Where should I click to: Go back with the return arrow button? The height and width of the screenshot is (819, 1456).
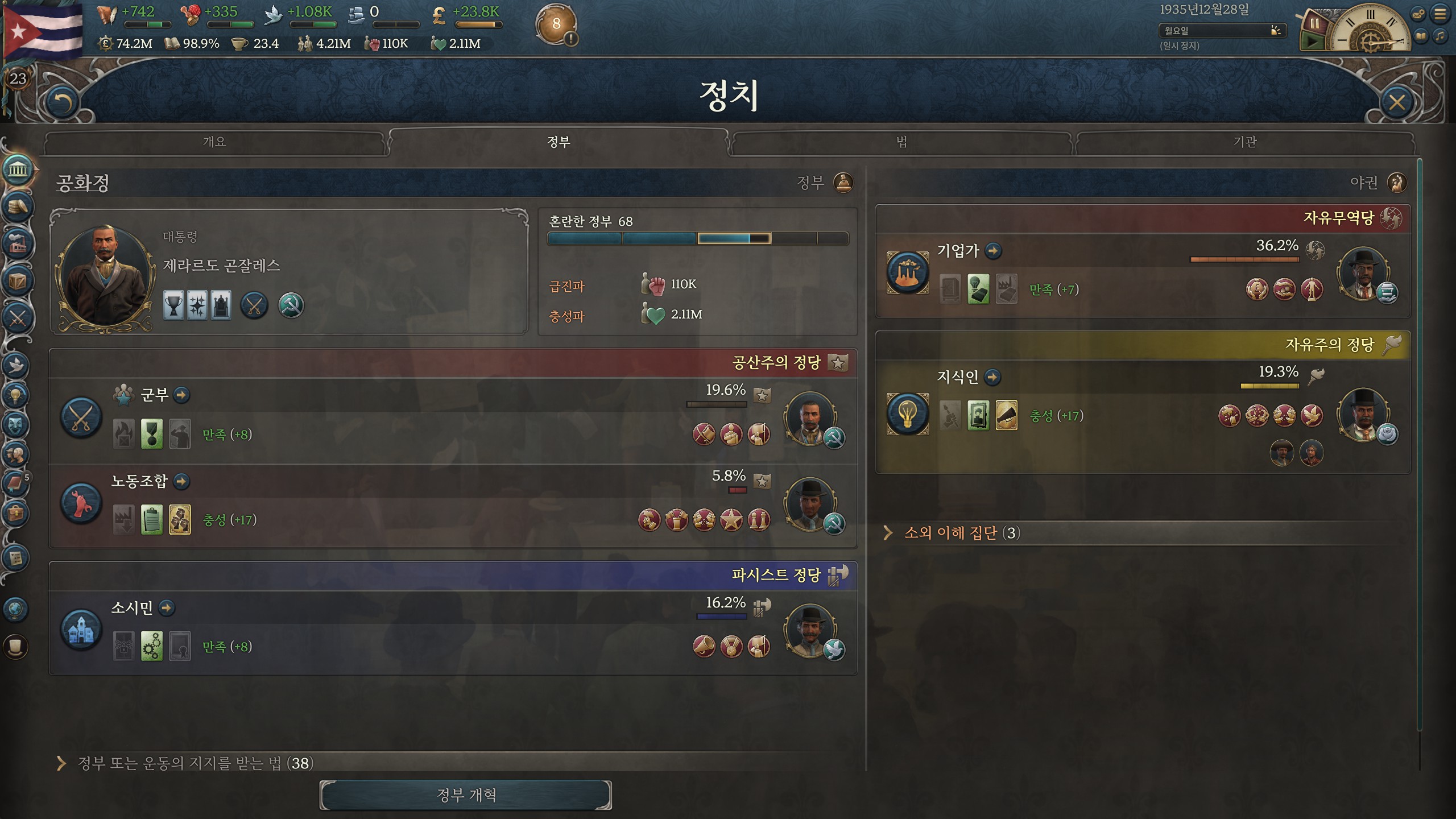[61, 102]
